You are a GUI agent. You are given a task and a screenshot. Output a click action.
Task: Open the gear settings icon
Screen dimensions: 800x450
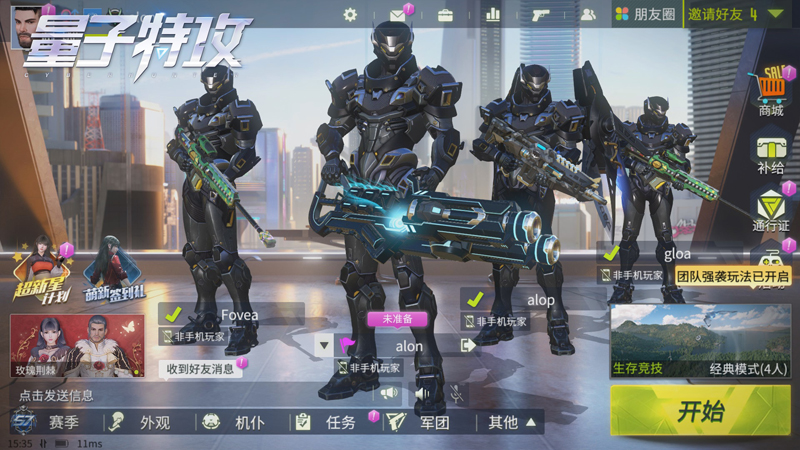coord(350,15)
